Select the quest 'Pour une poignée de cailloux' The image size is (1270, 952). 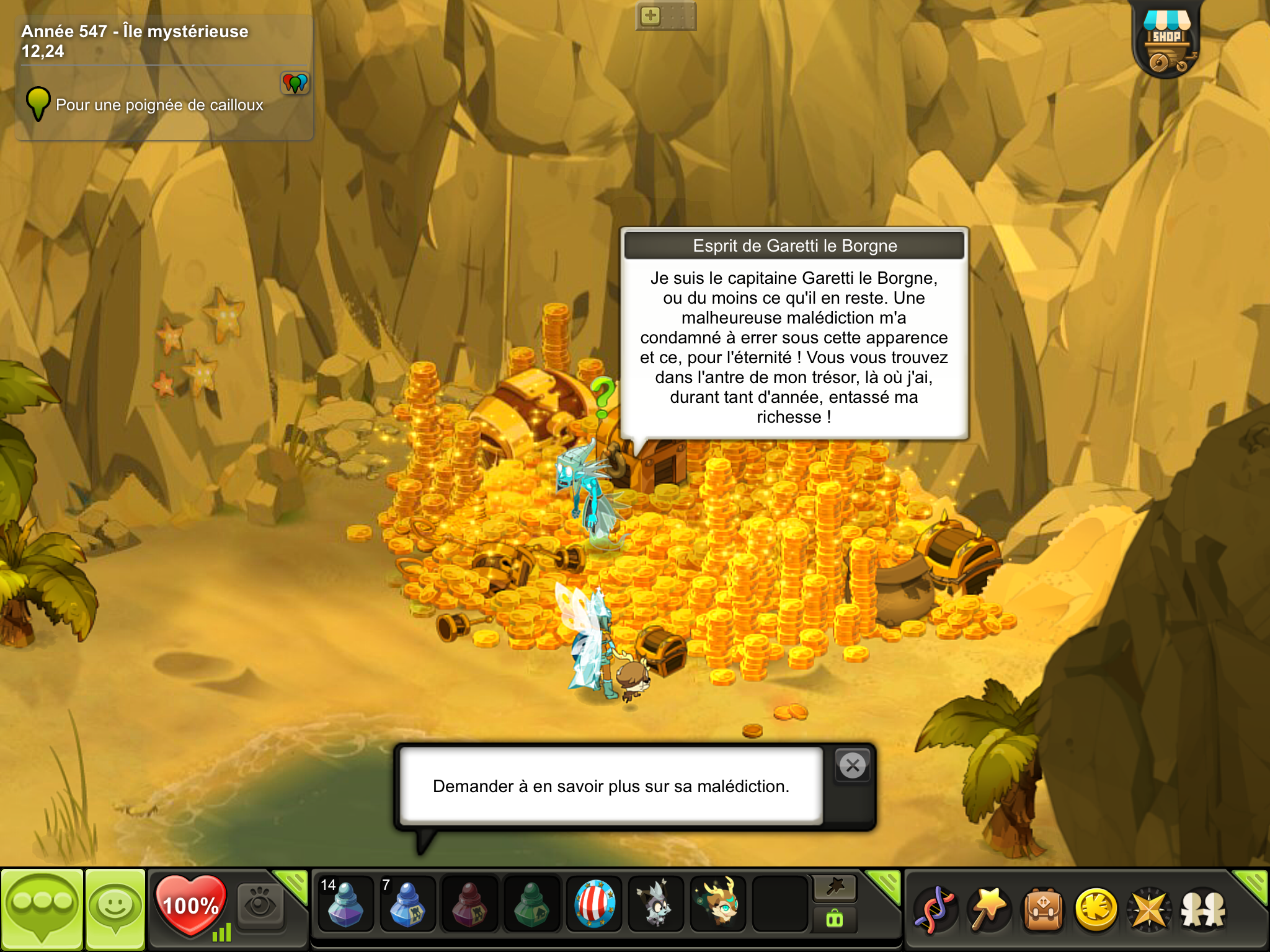[x=159, y=105]
